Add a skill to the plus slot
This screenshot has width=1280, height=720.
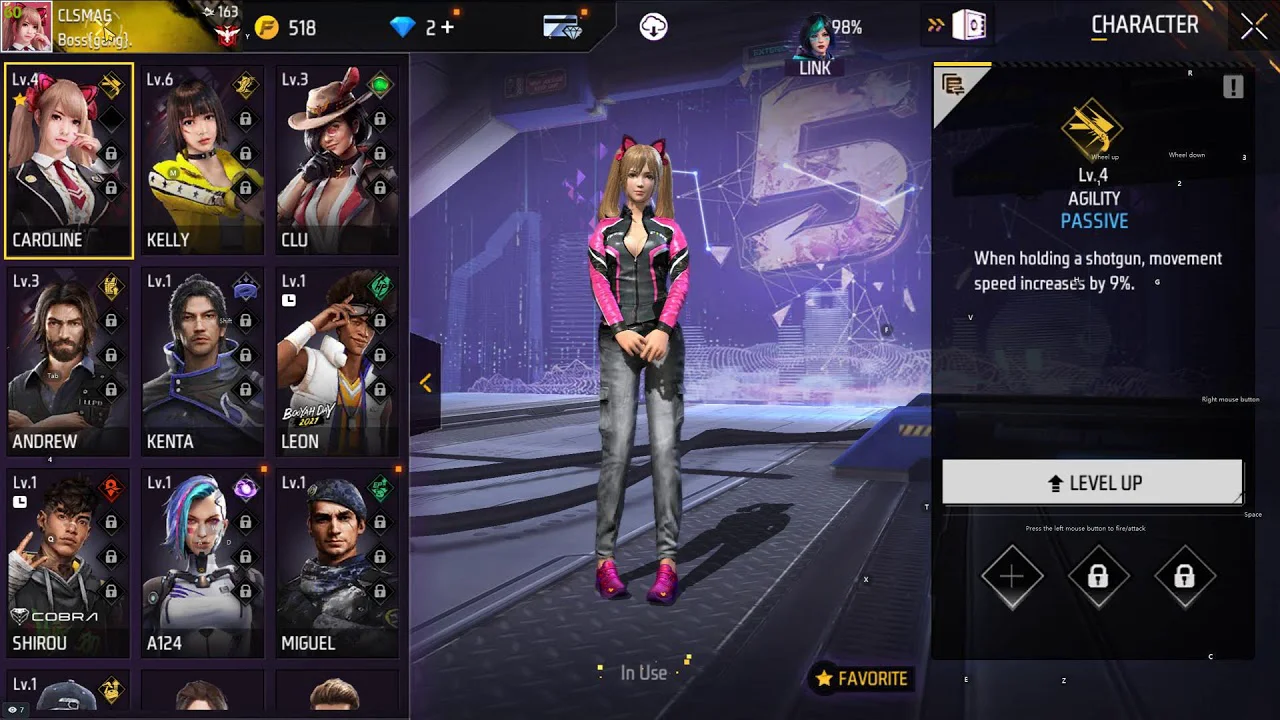point(1012,577)
